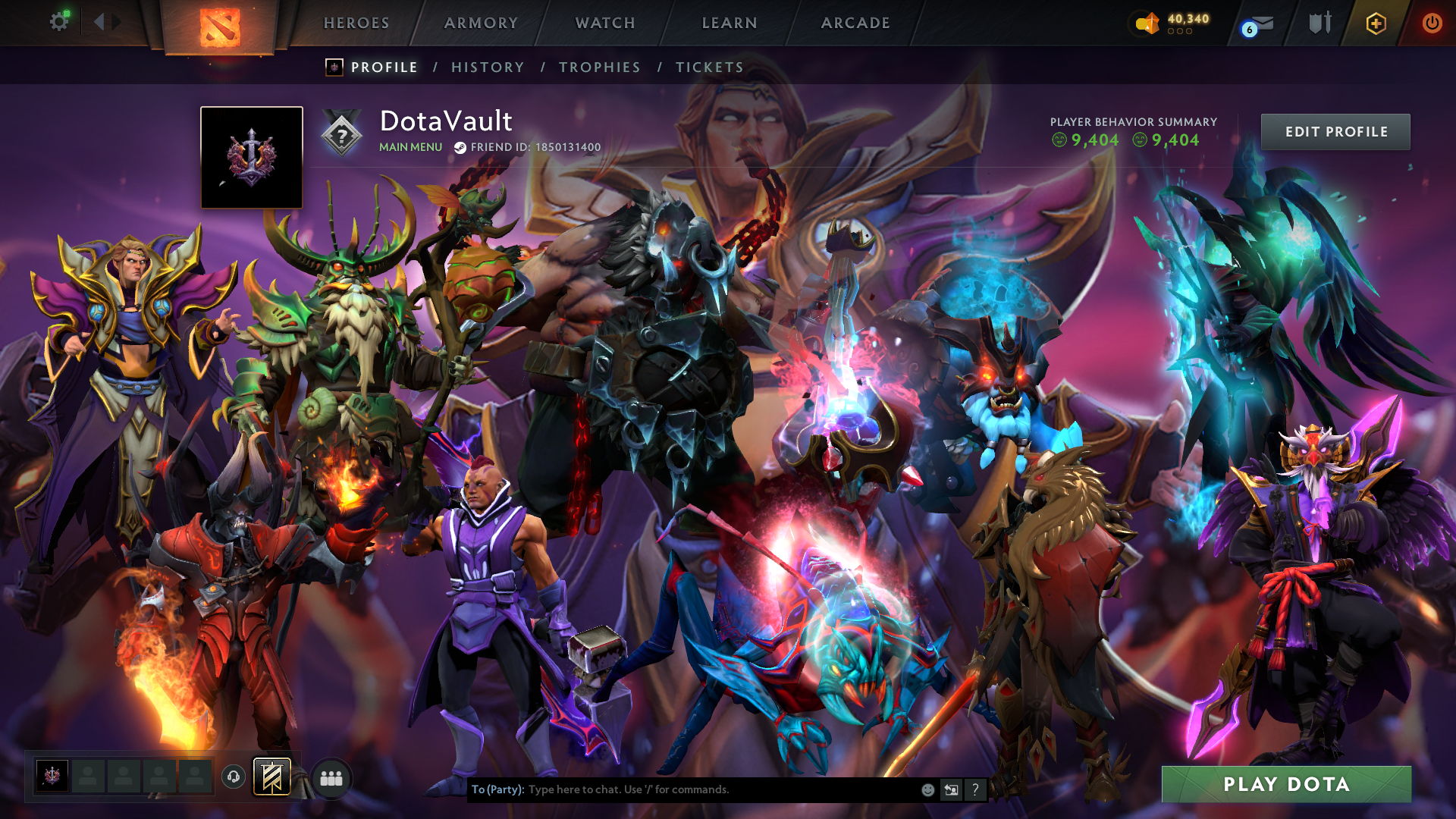Open the Heroes menu
The width and height of the screenshot is (1456, 819).
pos(356,23)
